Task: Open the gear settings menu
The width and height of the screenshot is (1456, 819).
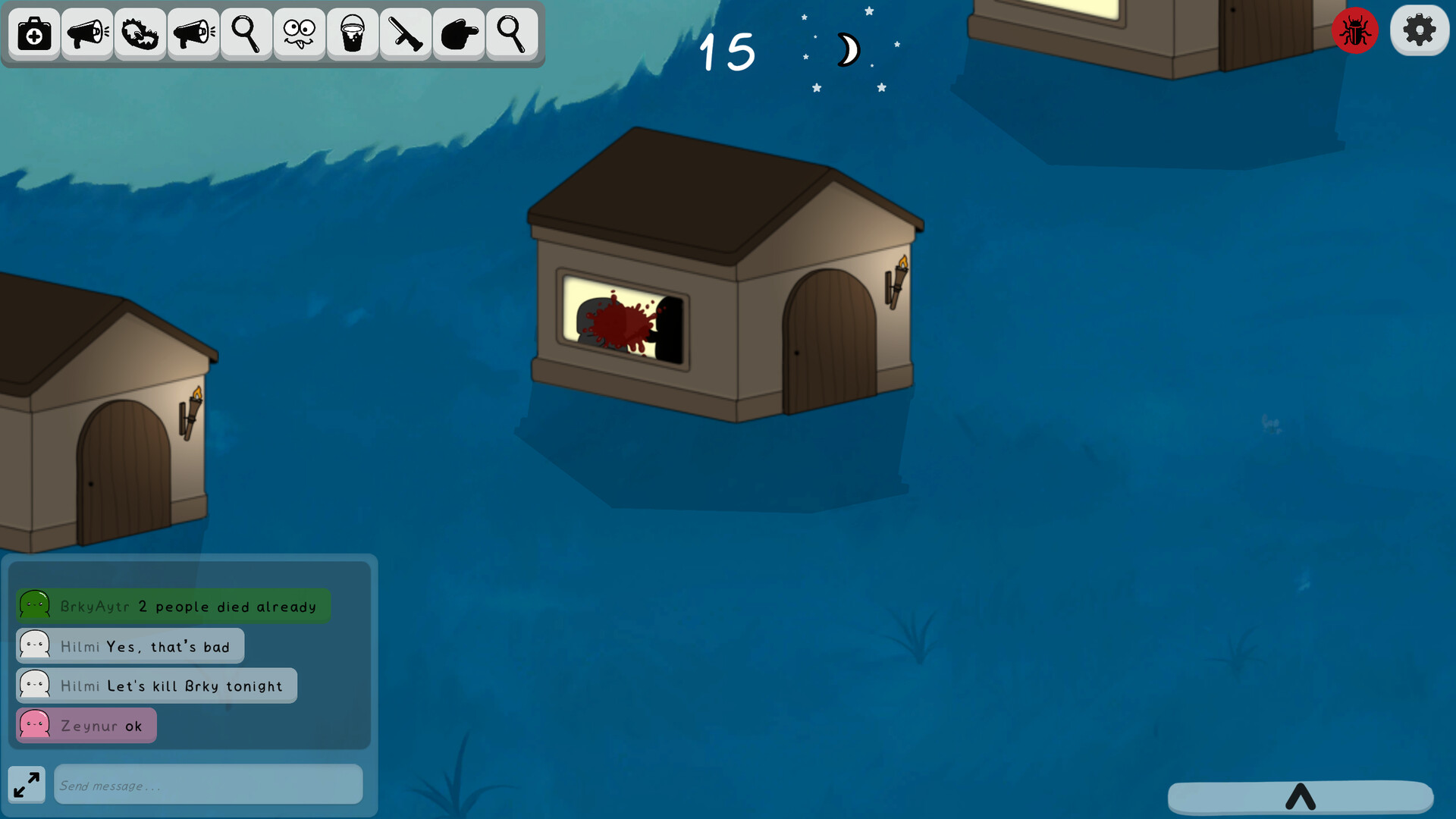Action: [x=1419, y=31]
